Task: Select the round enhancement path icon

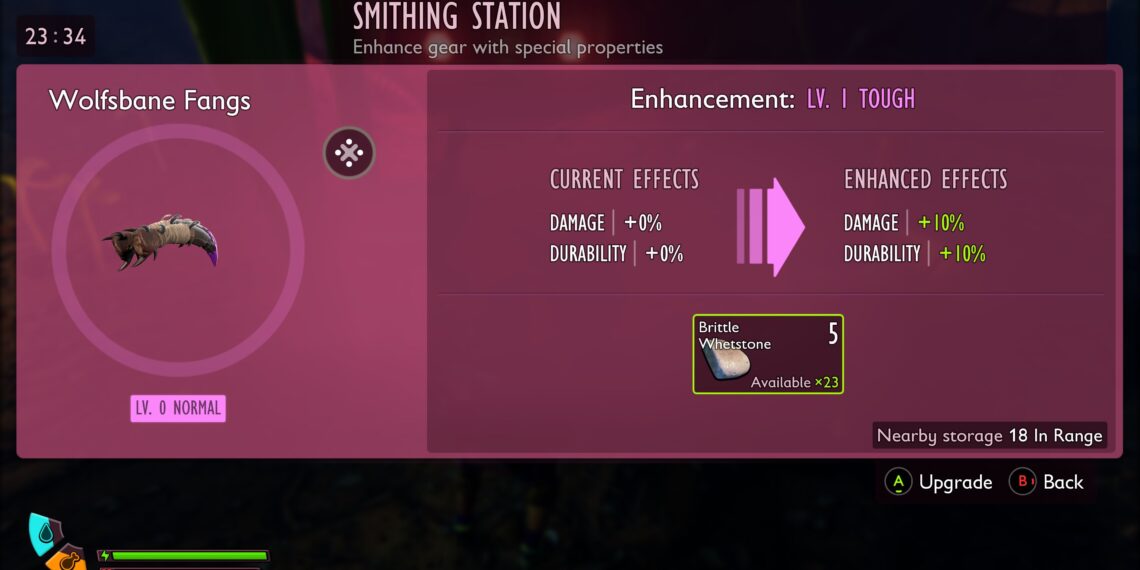Action: (x=349, y=153)
